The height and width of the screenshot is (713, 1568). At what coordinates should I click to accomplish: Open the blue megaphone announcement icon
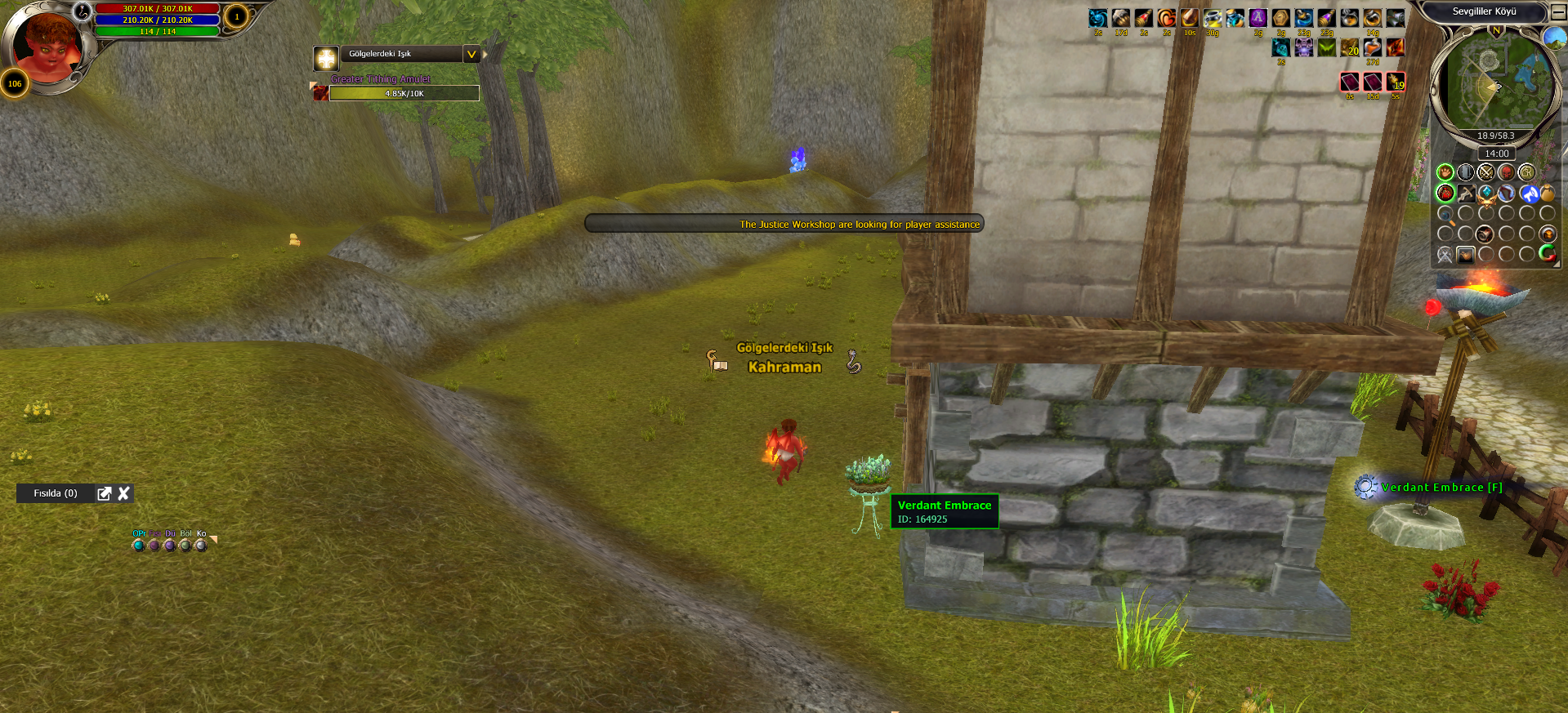click(1528, 194)
